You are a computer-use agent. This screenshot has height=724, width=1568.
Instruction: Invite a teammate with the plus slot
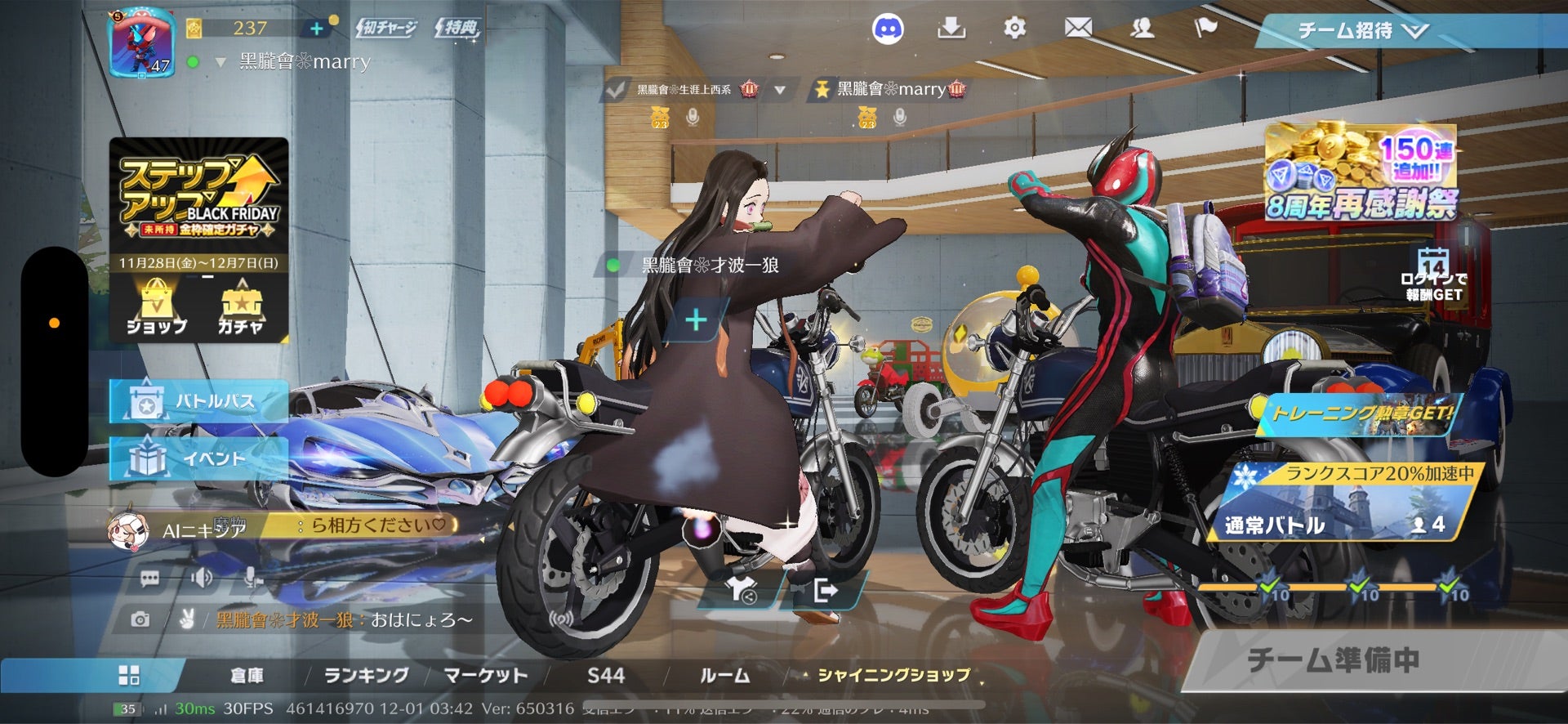(x=696, y=320)
